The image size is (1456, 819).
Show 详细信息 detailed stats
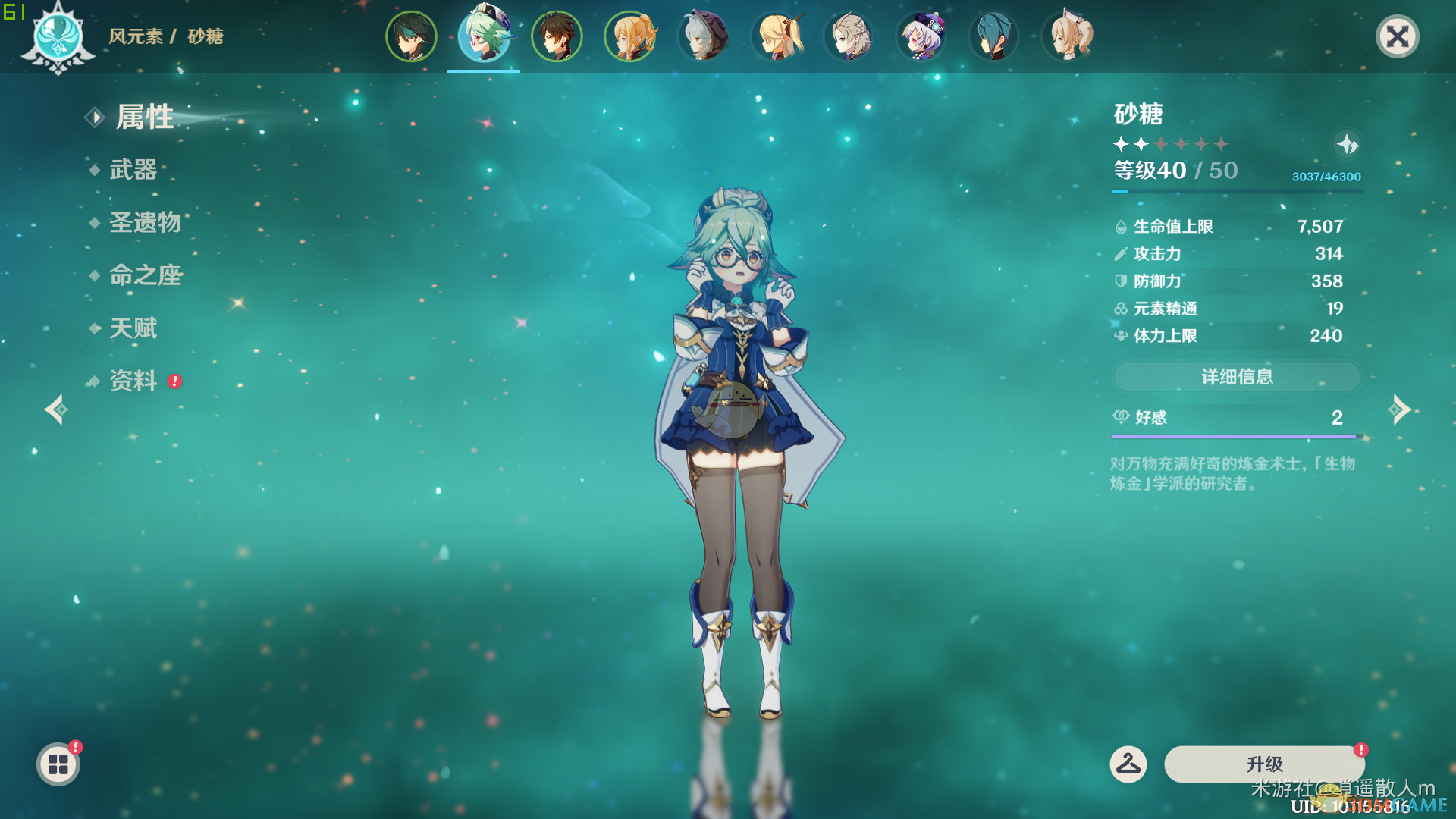pos(1237,377)
